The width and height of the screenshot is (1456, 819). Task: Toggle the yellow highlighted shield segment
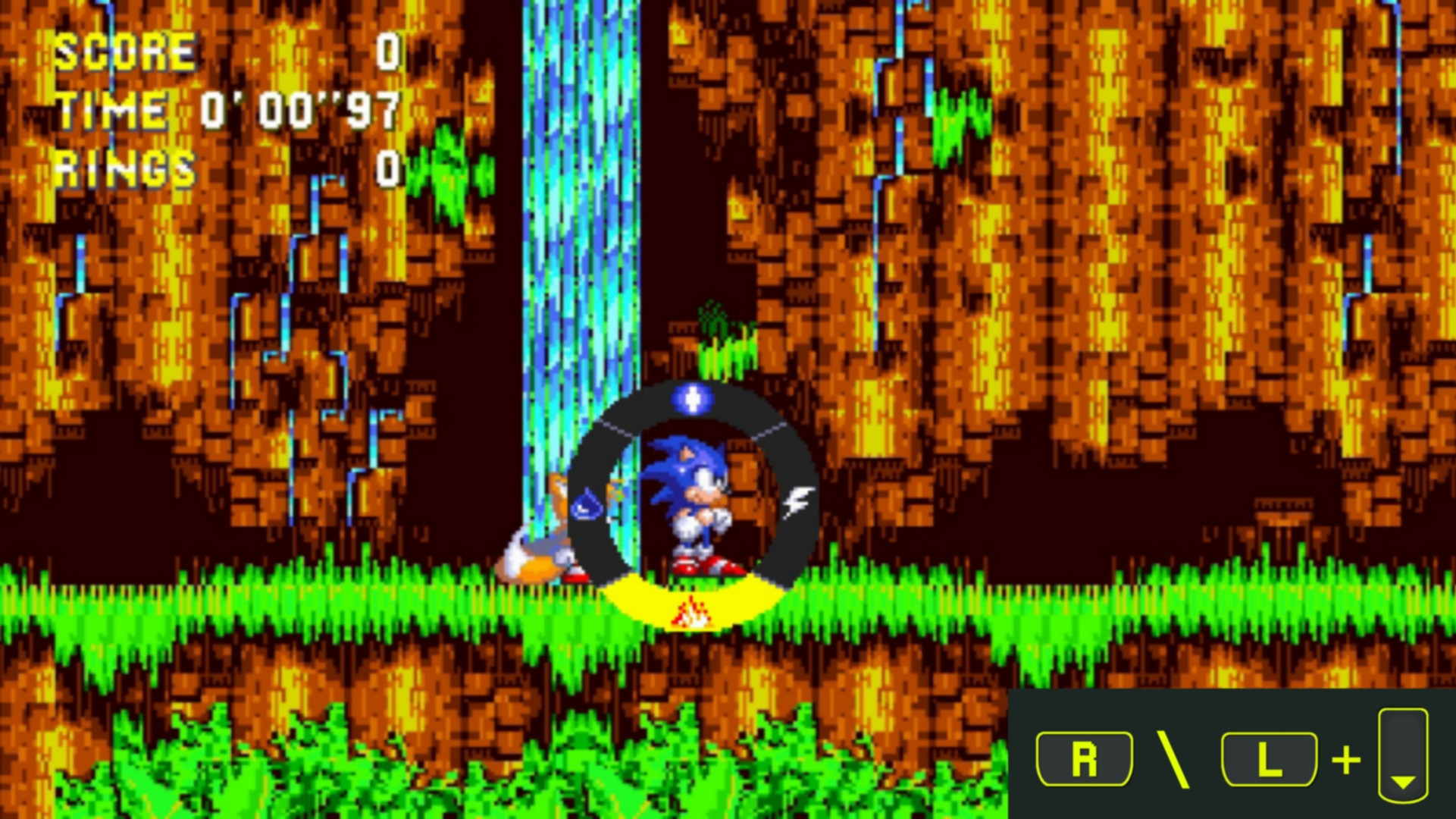point(691,603)
